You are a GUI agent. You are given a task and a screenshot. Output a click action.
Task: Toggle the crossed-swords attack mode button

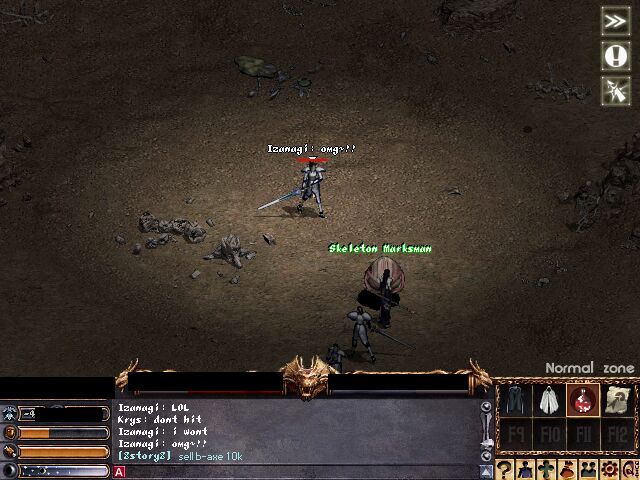coord(614,90)
